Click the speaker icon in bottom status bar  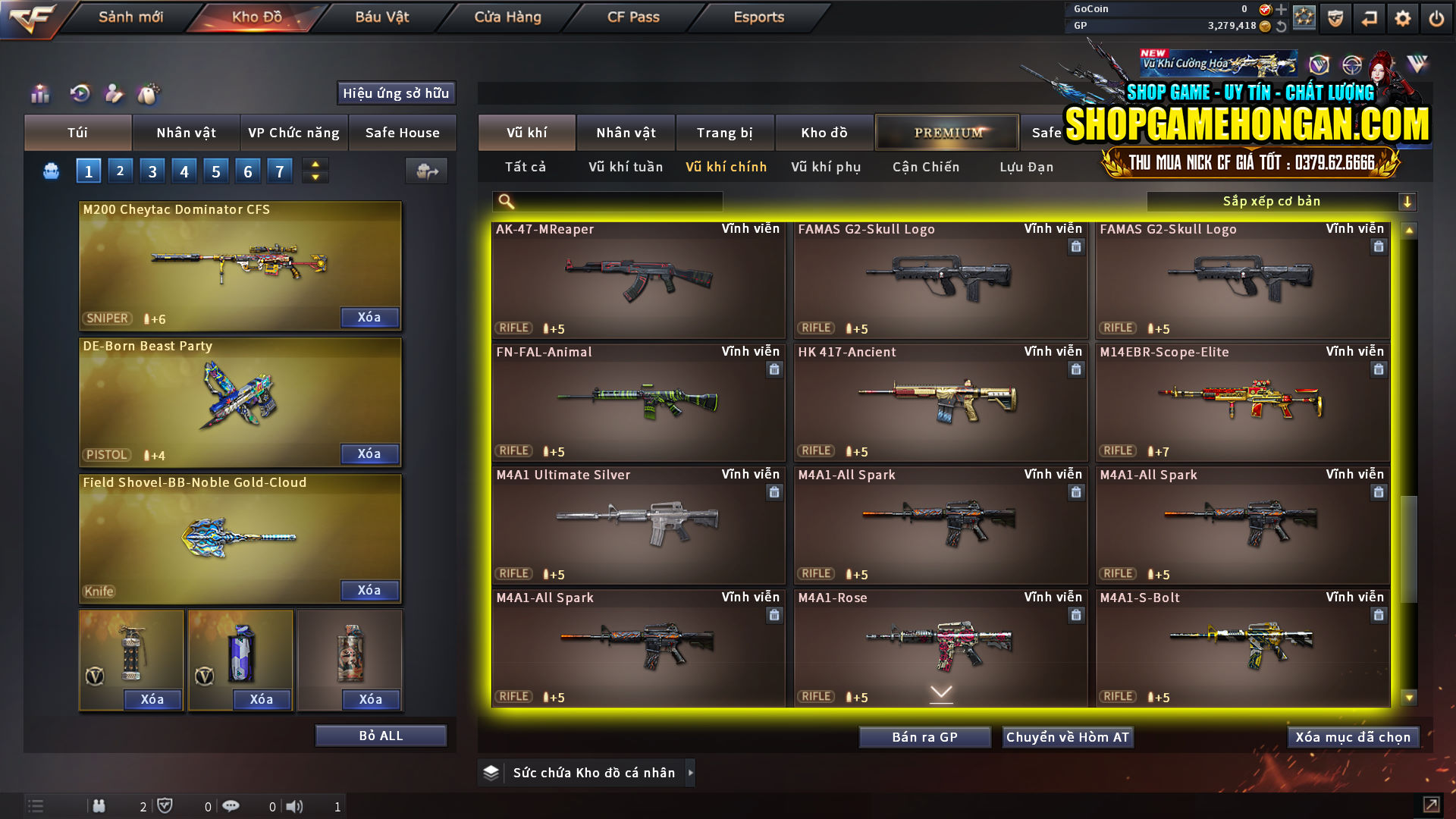click(x=294, y=806)
